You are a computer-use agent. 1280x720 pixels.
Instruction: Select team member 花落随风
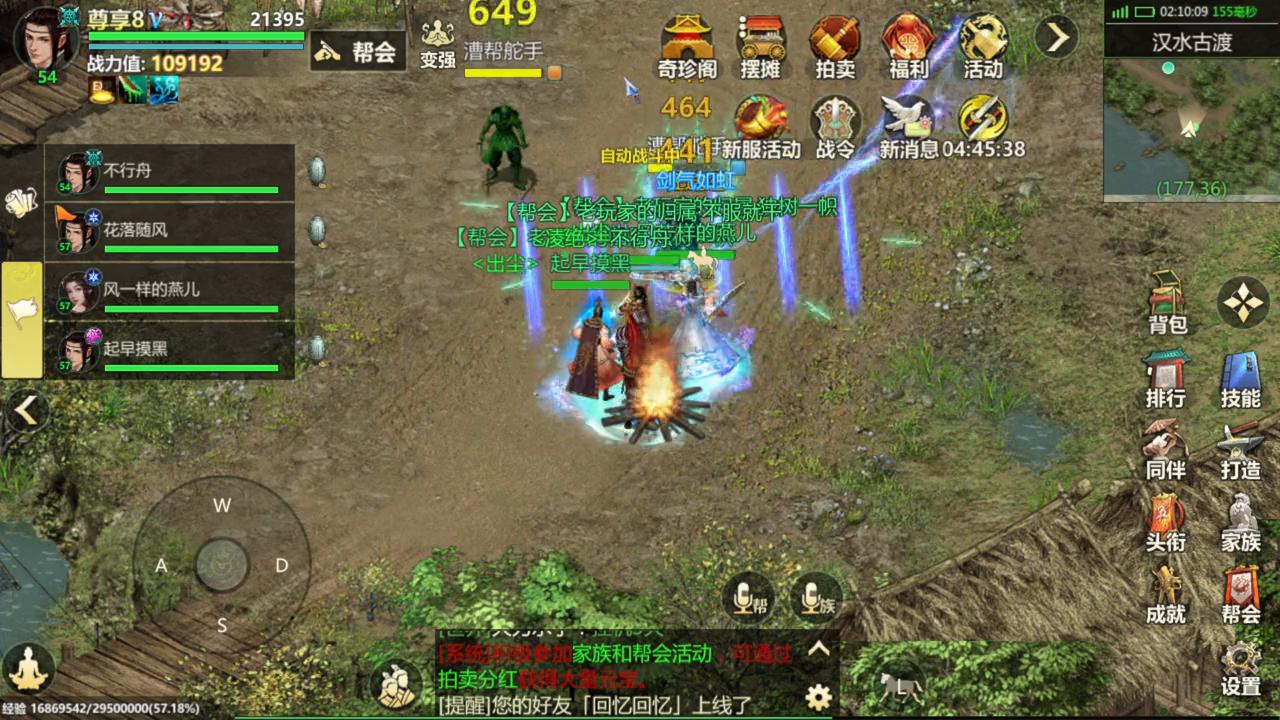pyautogui.click(x=170, y=232)
